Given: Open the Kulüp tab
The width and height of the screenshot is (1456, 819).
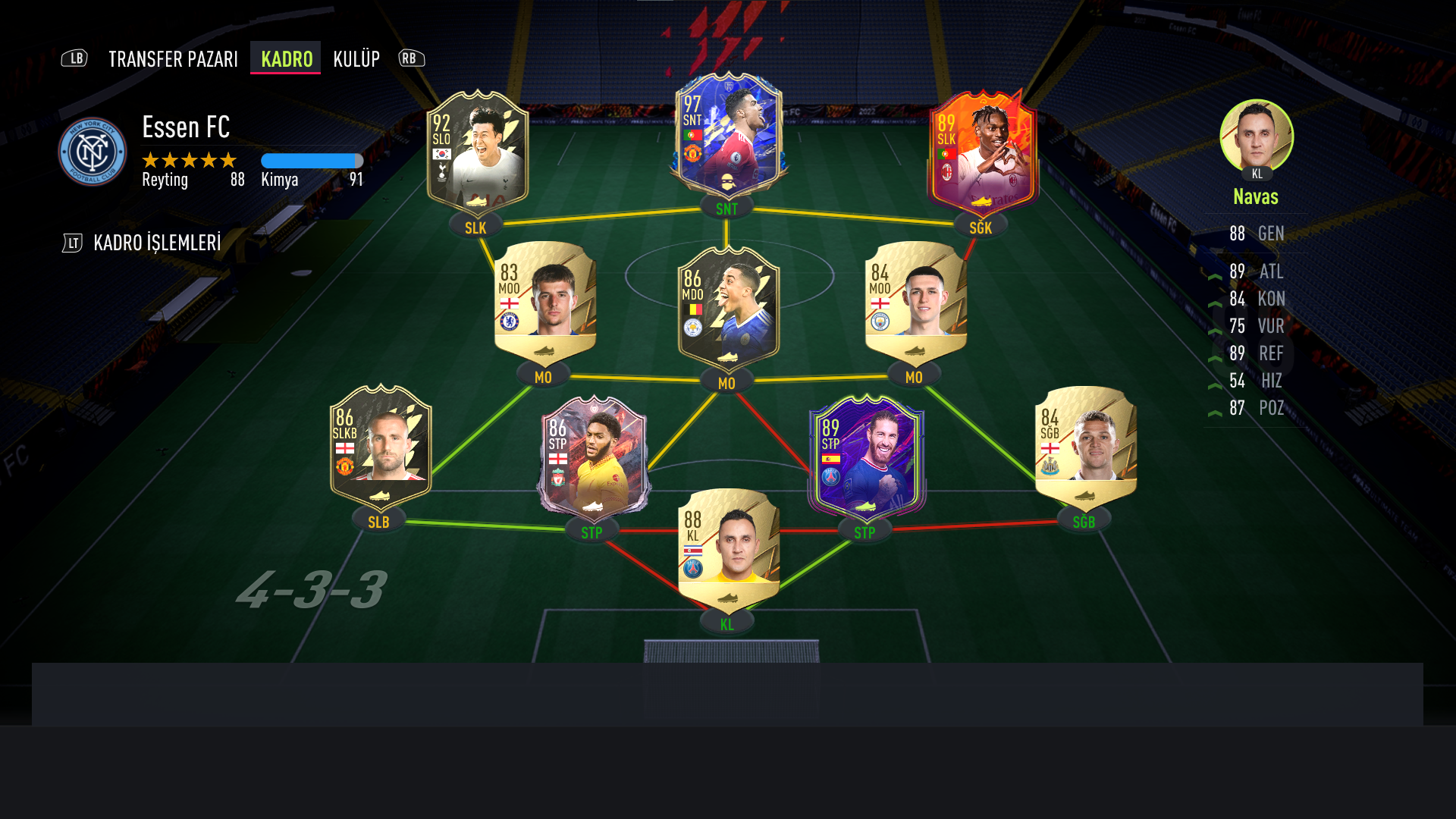Looking at the screenshot, I should [356, 59].
